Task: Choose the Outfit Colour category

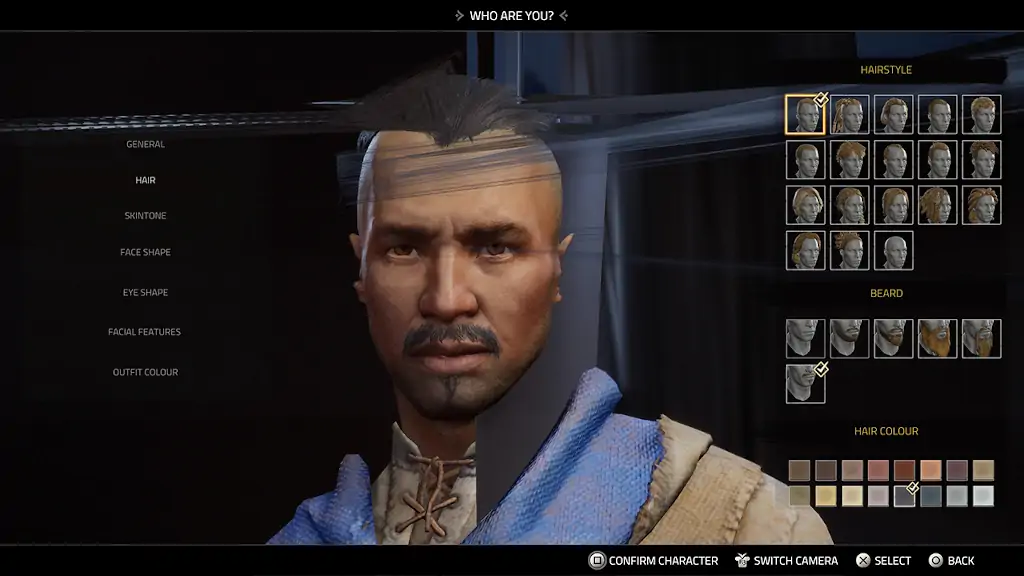Action: coord(145,372)
